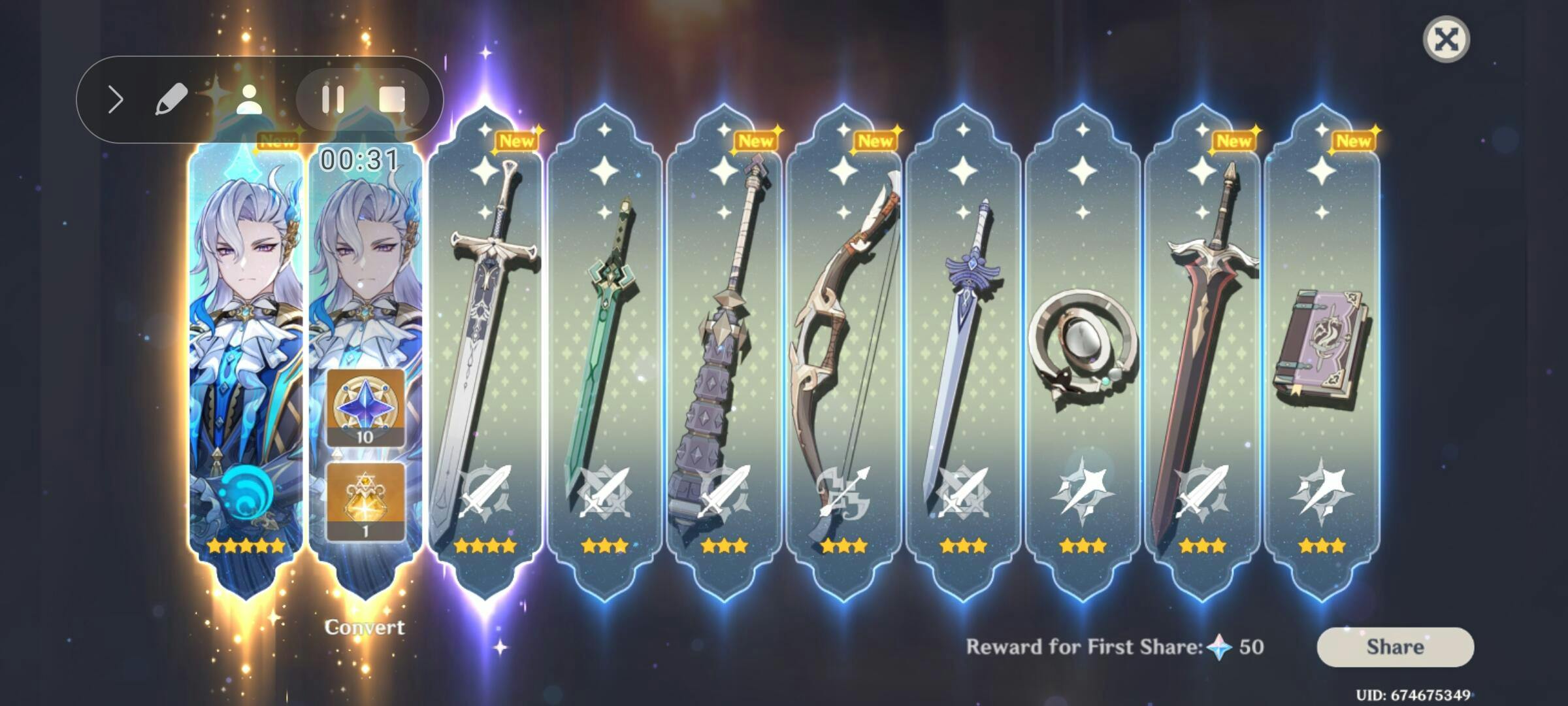Open the recorder pencil drawing tool
The width and height of the screenshot is (1568, 706).
[171, 100]
